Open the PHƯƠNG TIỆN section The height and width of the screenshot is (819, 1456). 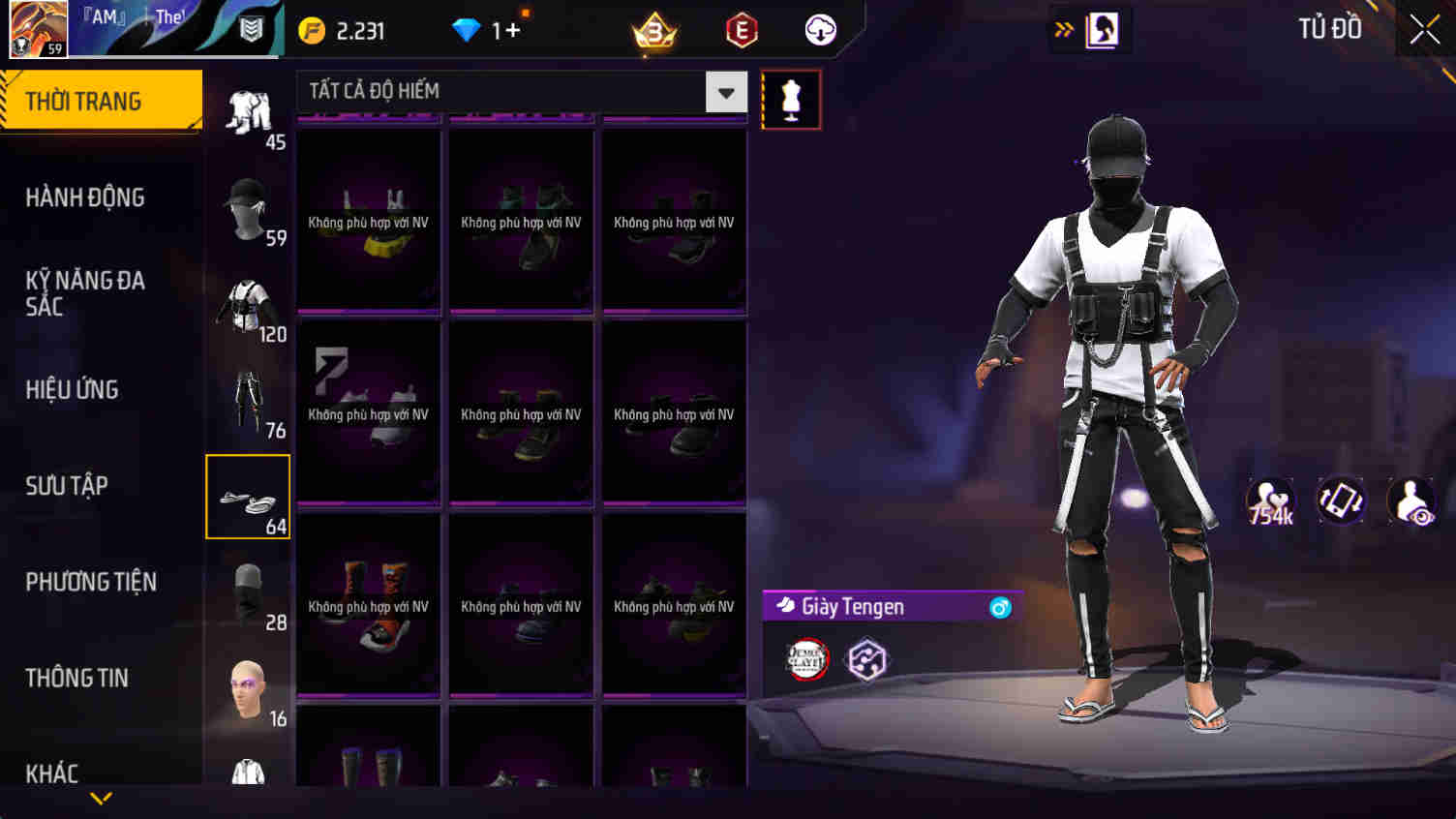click(92, 582)
